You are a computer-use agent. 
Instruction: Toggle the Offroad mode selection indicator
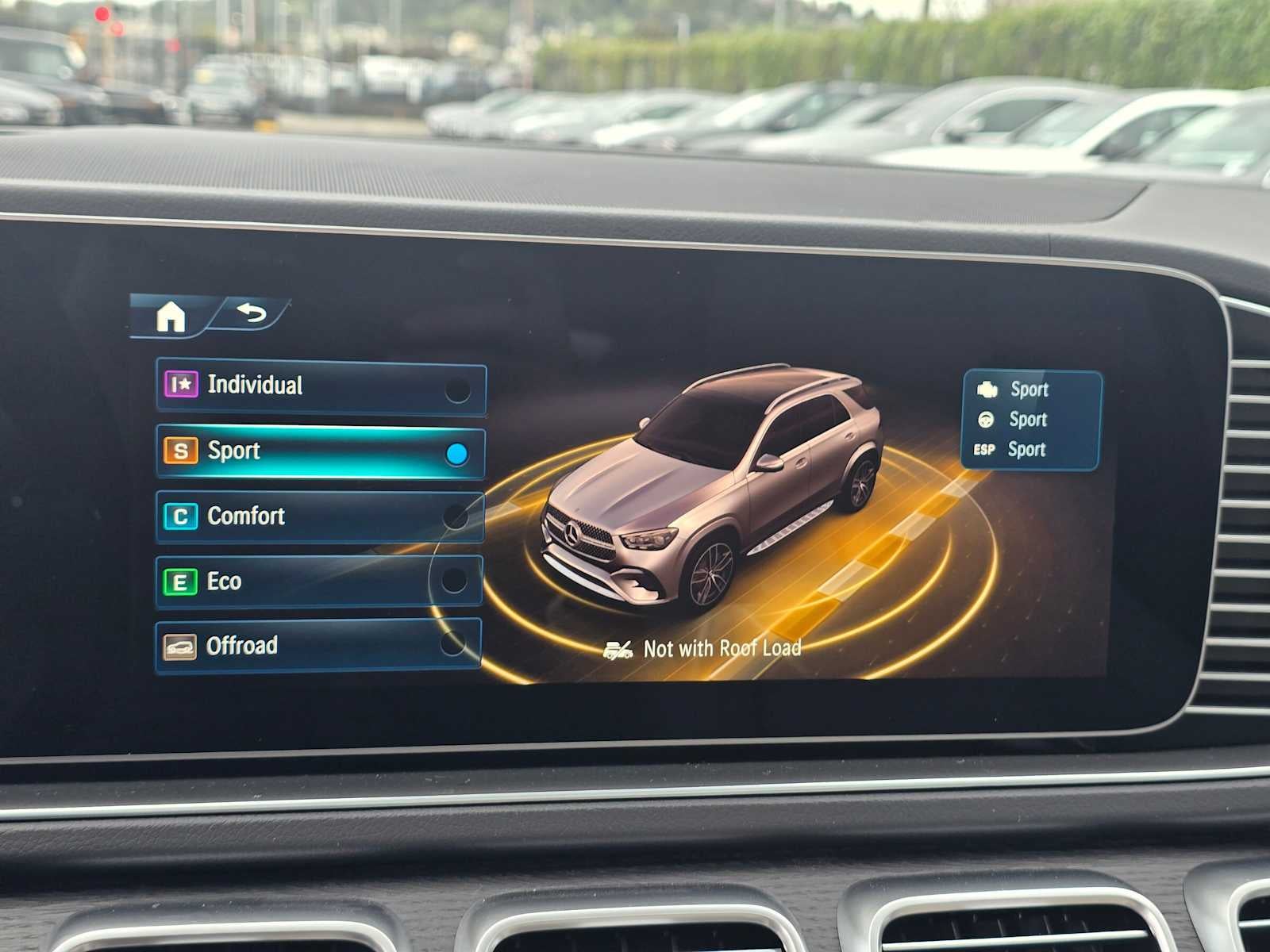coord(452,643)
